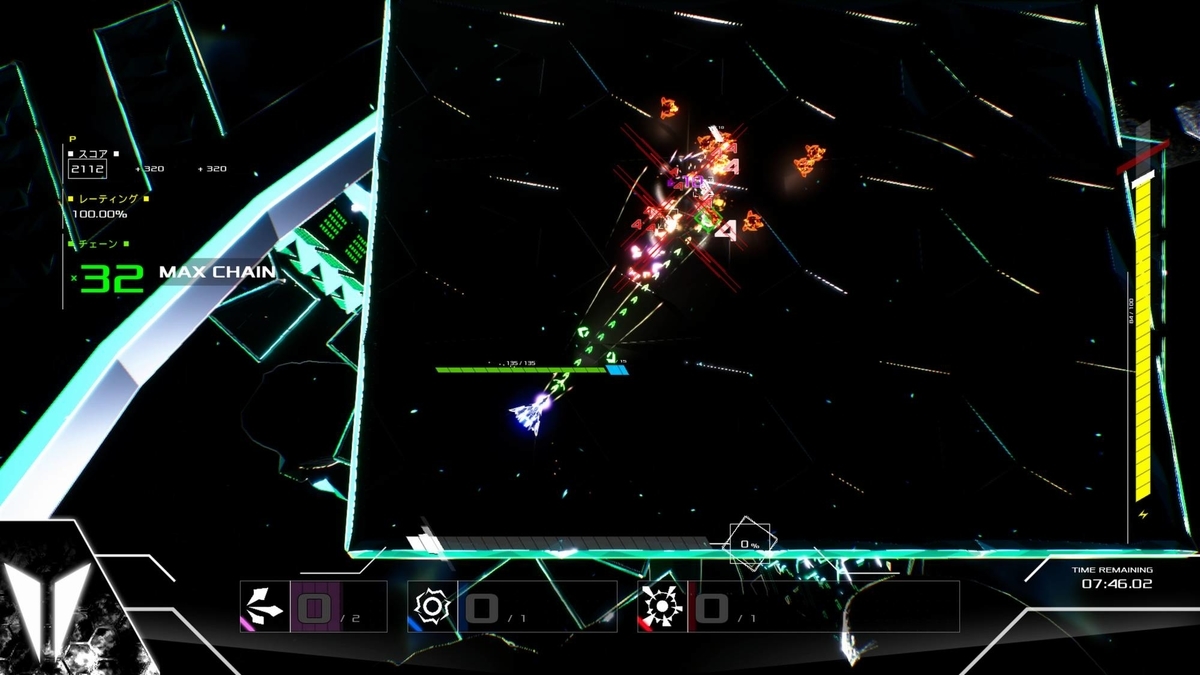This screenshot has height=675, width=1200.
Task: Select the spiked ring shield ability
Action: coord(432,606)
